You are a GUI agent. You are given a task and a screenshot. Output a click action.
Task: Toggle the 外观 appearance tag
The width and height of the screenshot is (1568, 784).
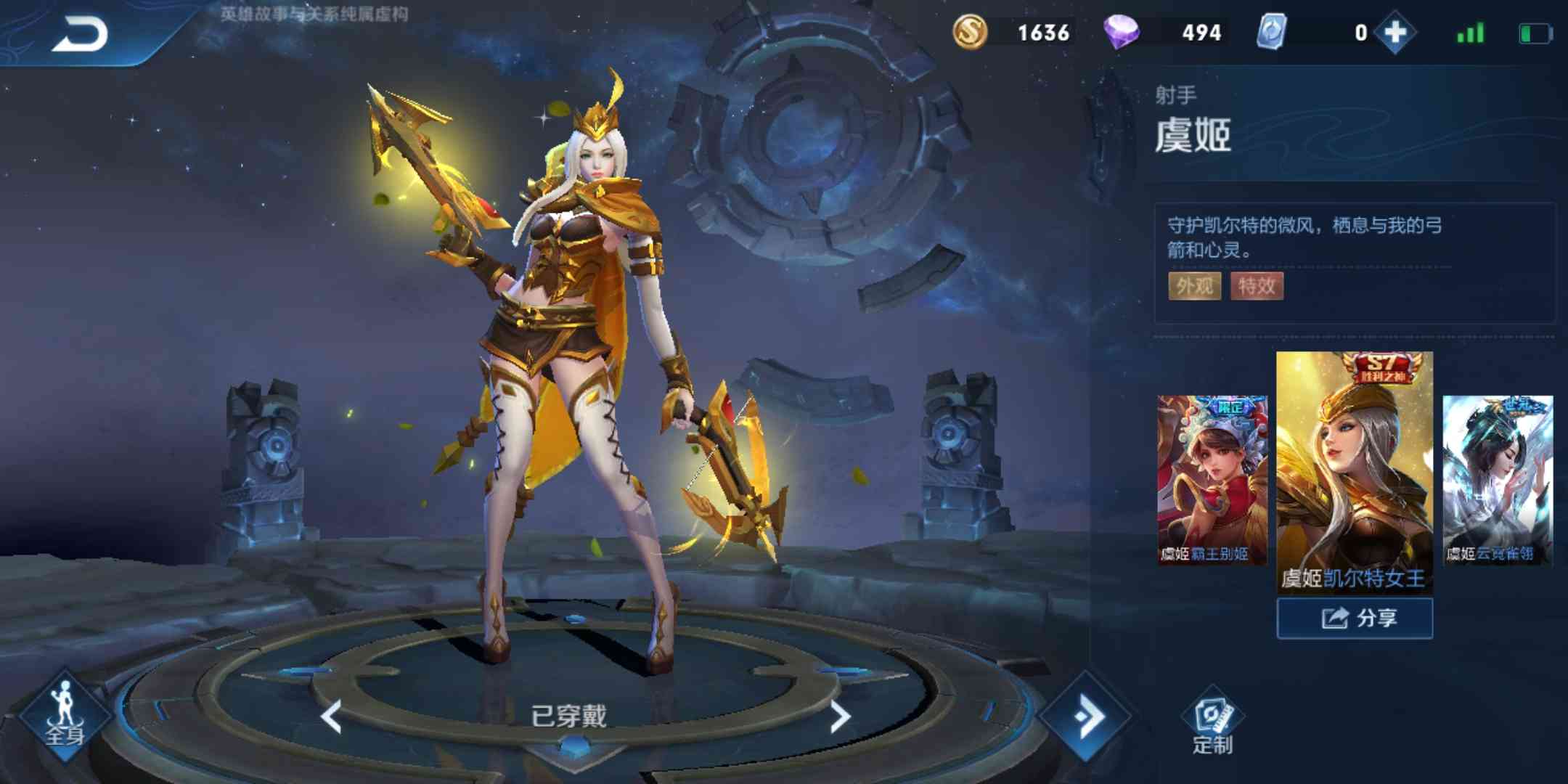coord(1194,287)
